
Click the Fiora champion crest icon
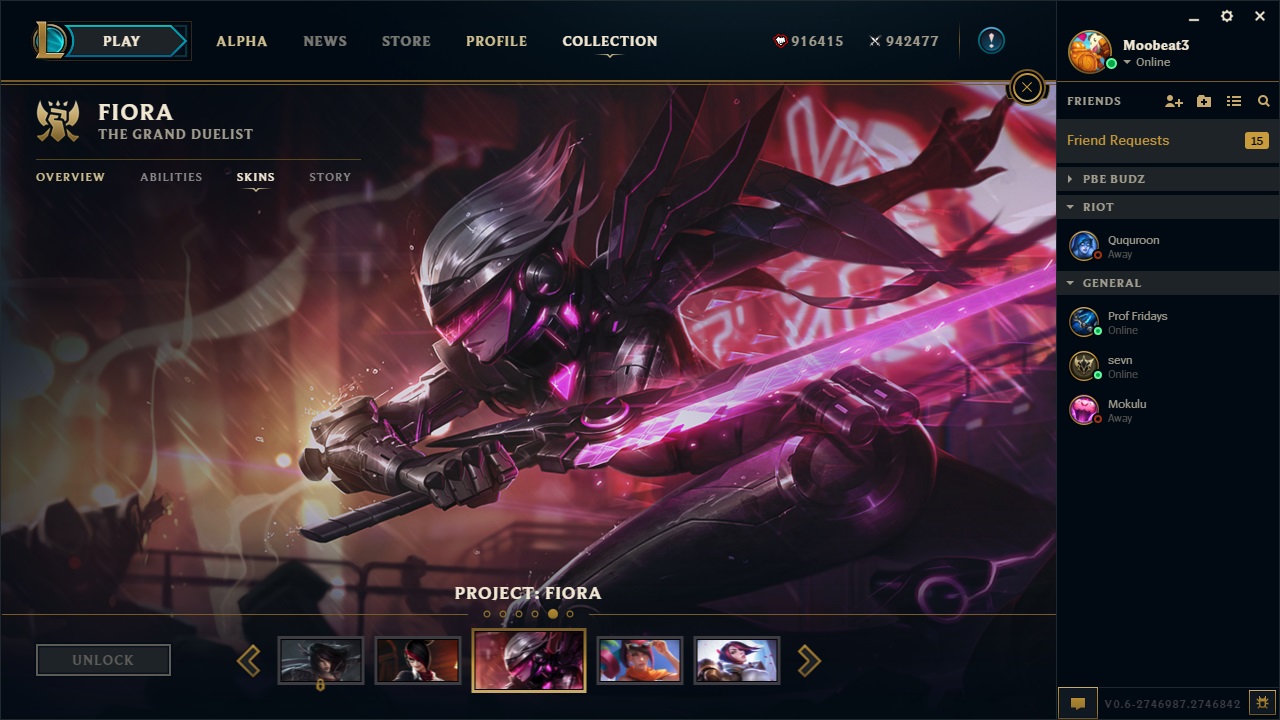coord(58,120)
